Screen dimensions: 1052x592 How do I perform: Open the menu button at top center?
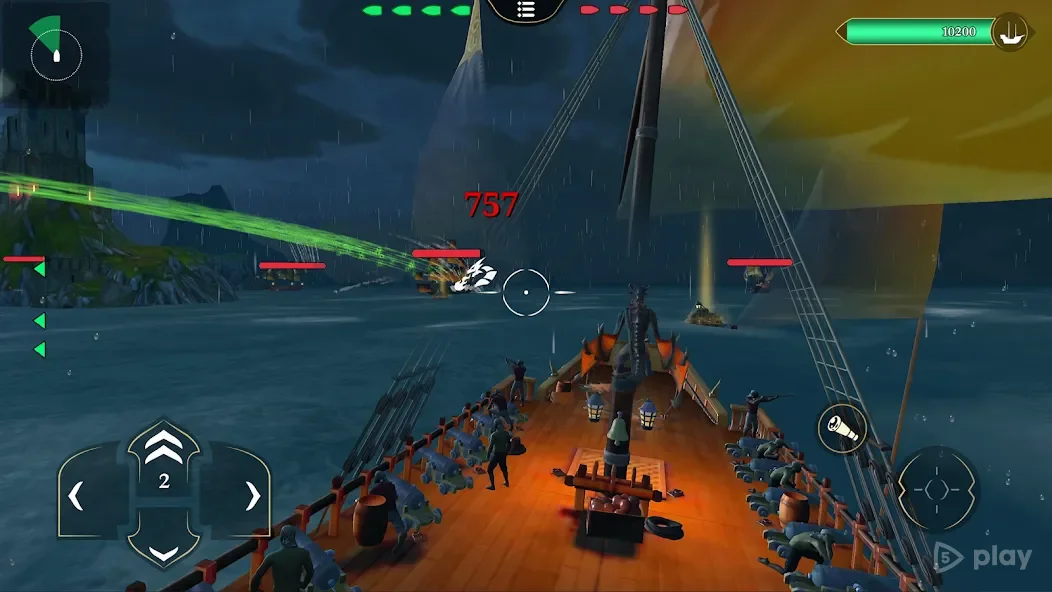527,10
